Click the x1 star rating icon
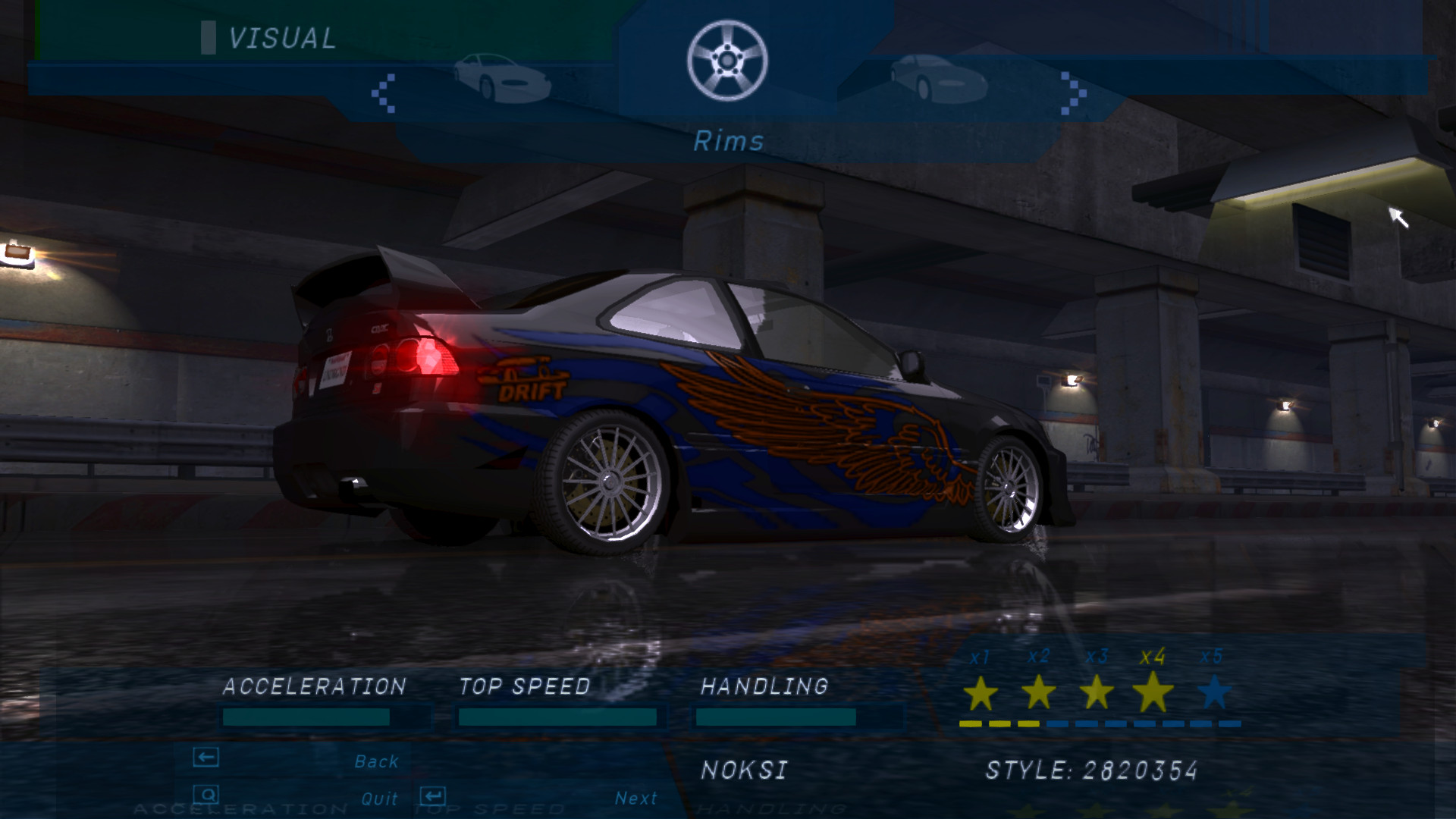The image size is (1456, 819). pos(979,692)
